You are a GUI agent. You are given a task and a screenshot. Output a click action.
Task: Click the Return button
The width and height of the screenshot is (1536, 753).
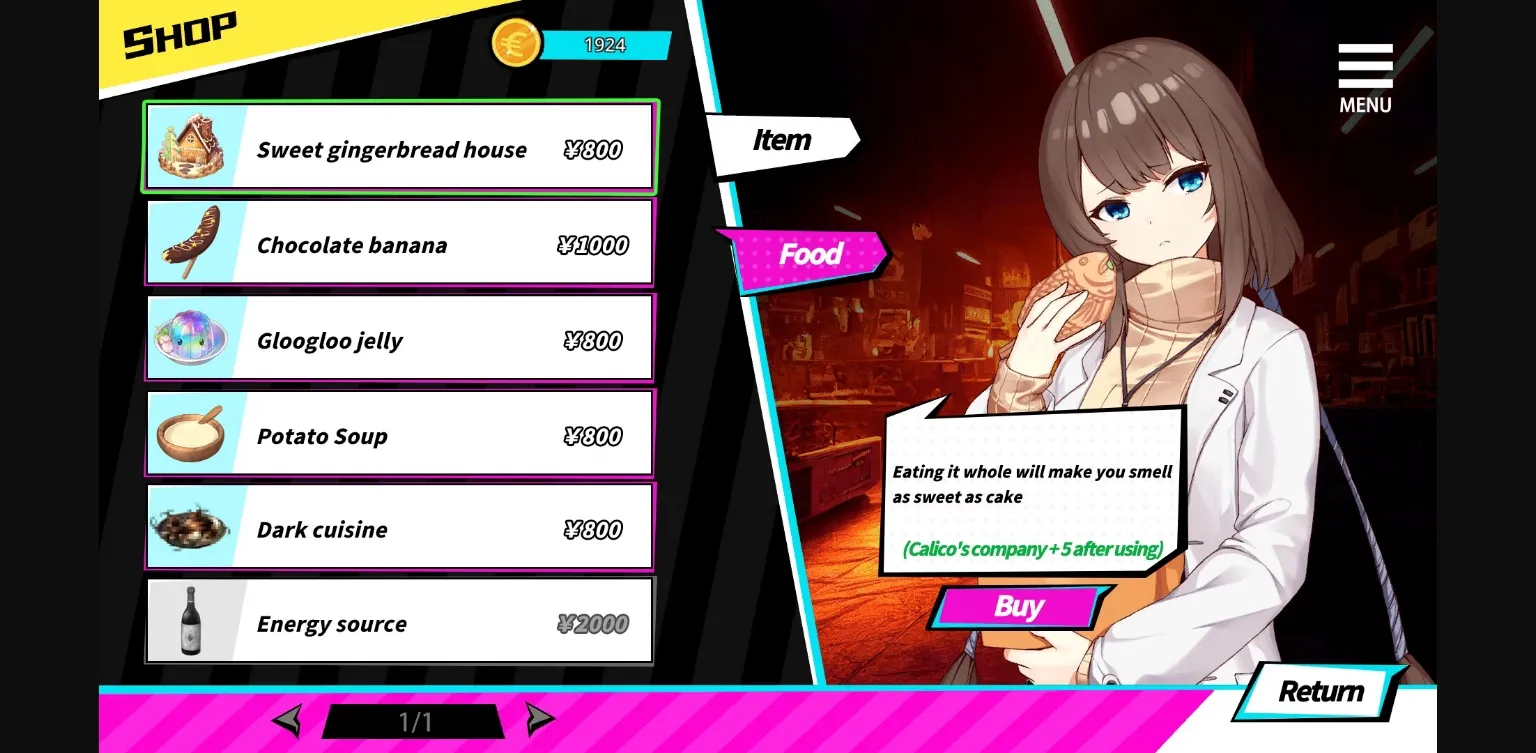tap(1318, 691)
